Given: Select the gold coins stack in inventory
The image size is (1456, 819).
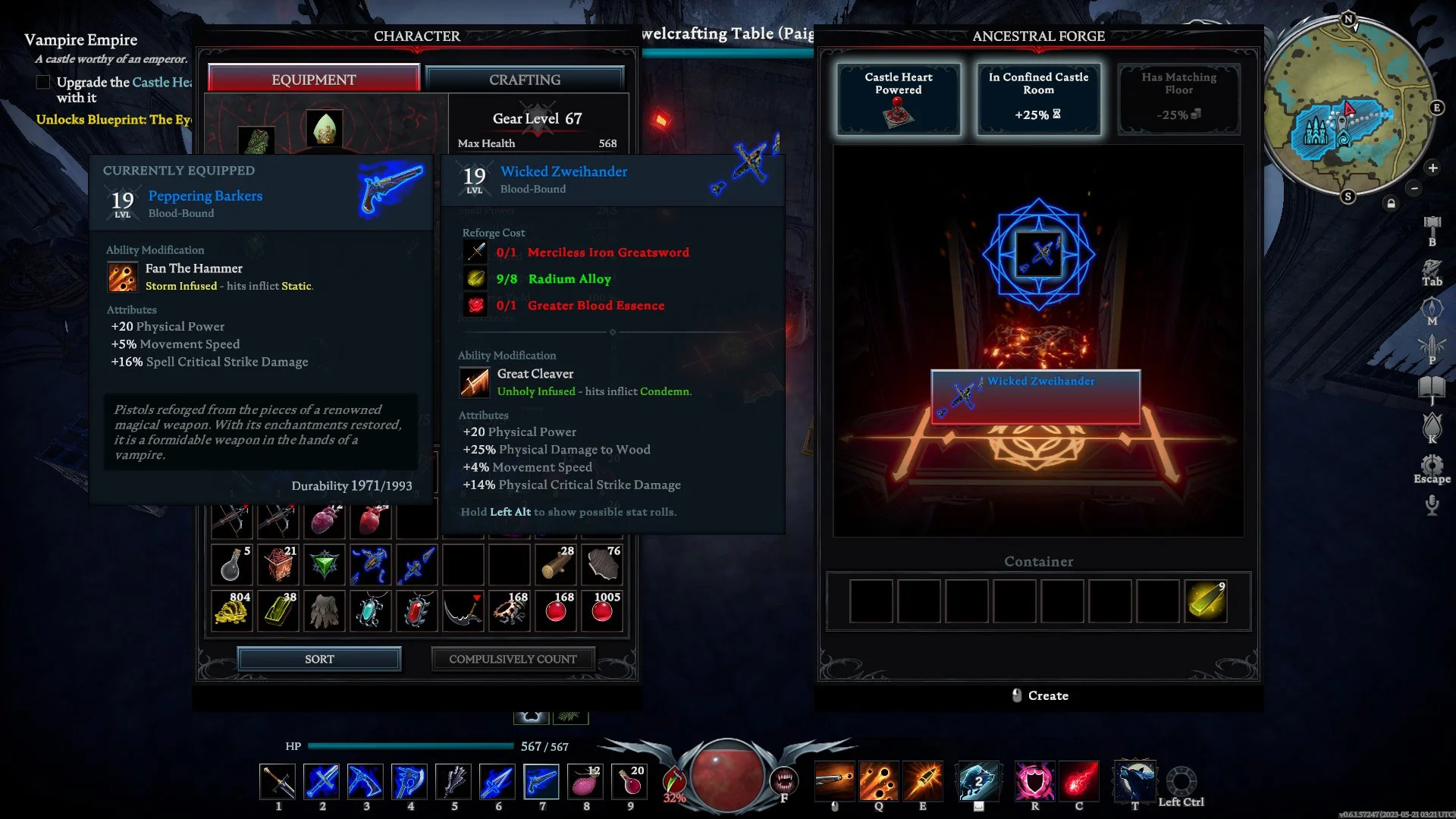Looking at the screenshot, I should pyautogui.click(x=232, y=610).
